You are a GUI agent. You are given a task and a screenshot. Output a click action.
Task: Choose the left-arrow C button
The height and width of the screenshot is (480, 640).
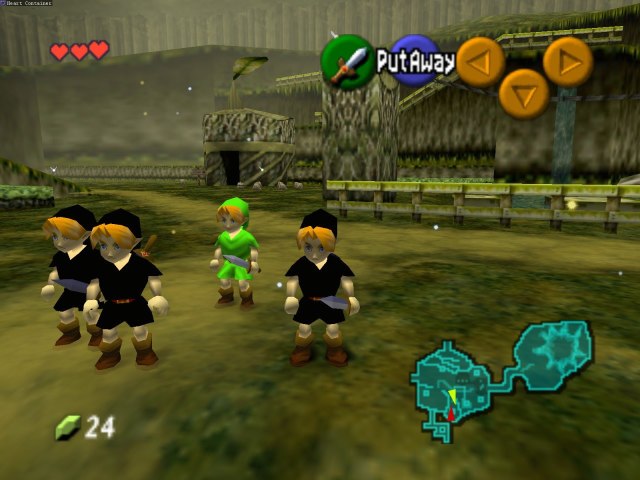click(x=480, y=62)
